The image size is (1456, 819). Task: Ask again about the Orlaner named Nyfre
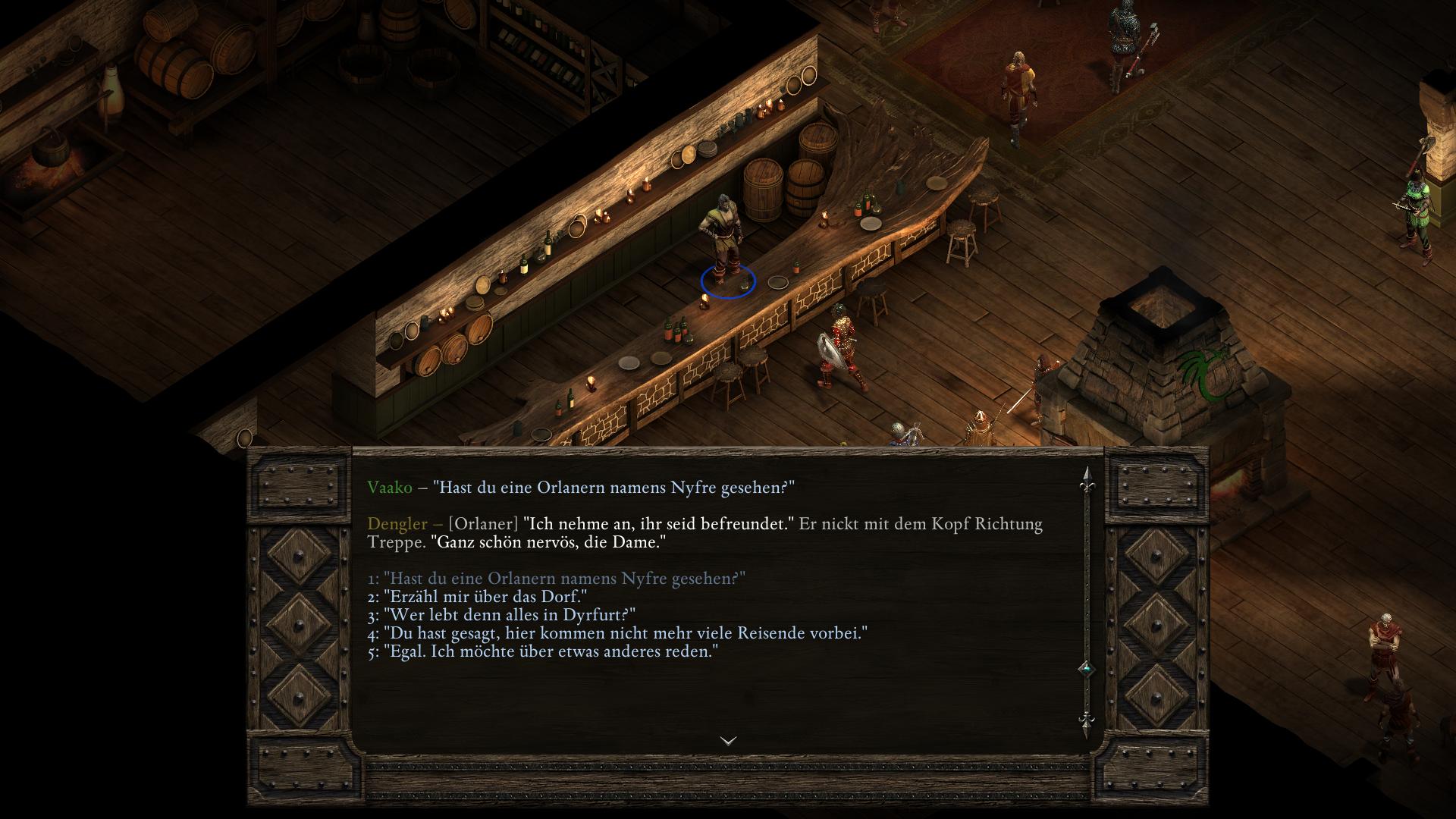557,579
